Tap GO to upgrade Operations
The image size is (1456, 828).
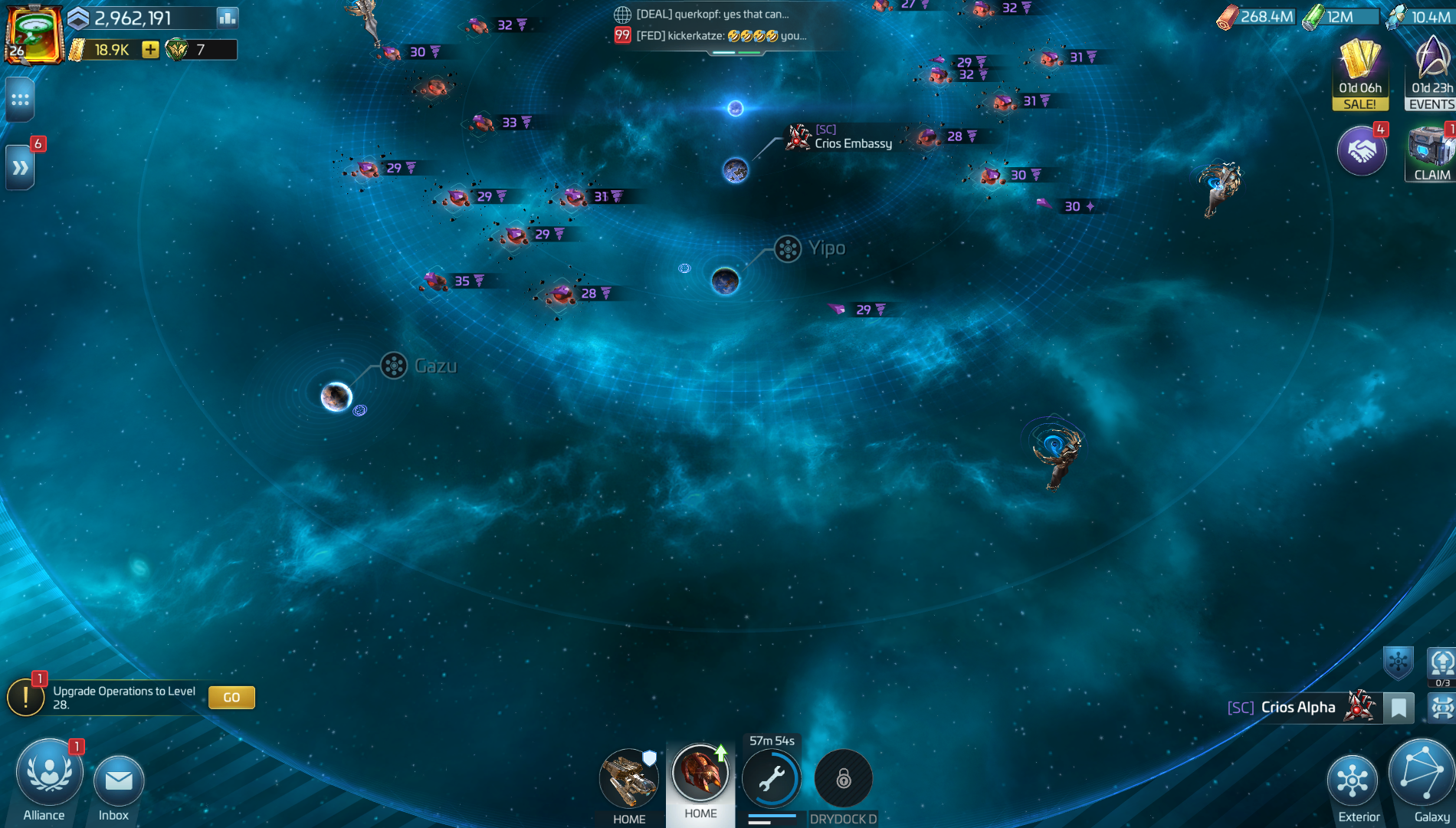click(231, 697)
